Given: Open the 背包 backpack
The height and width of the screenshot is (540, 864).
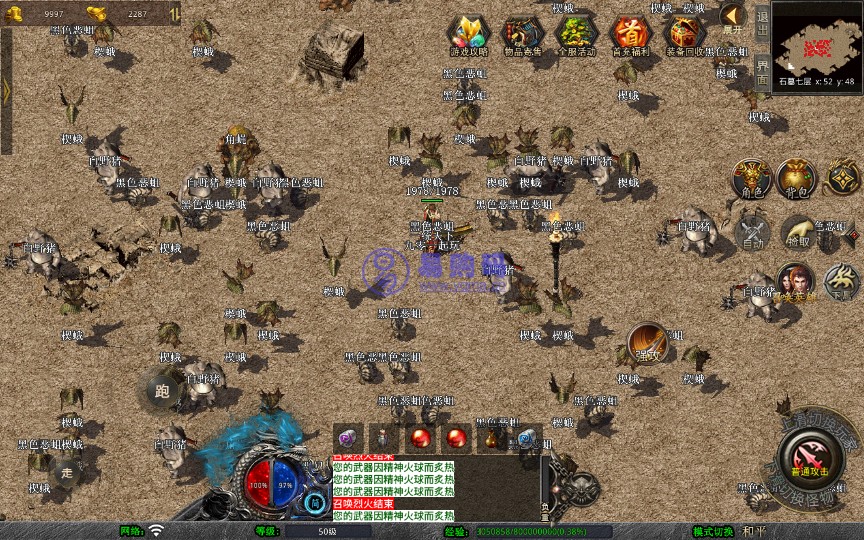Looking at the screenshot, I should click(797, 178).
